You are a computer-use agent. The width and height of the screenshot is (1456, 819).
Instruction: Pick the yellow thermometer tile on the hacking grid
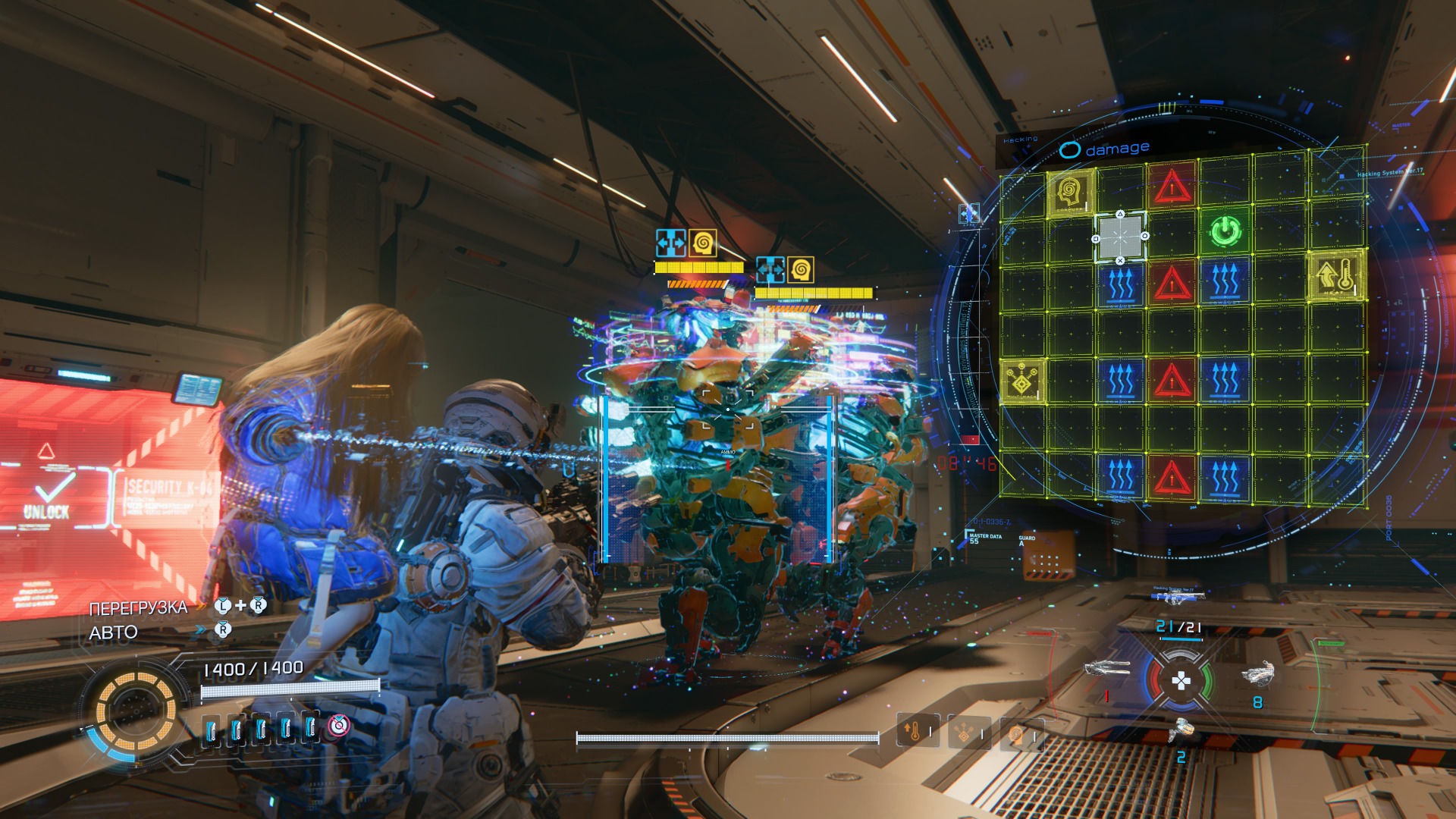tap(1336, 276)
